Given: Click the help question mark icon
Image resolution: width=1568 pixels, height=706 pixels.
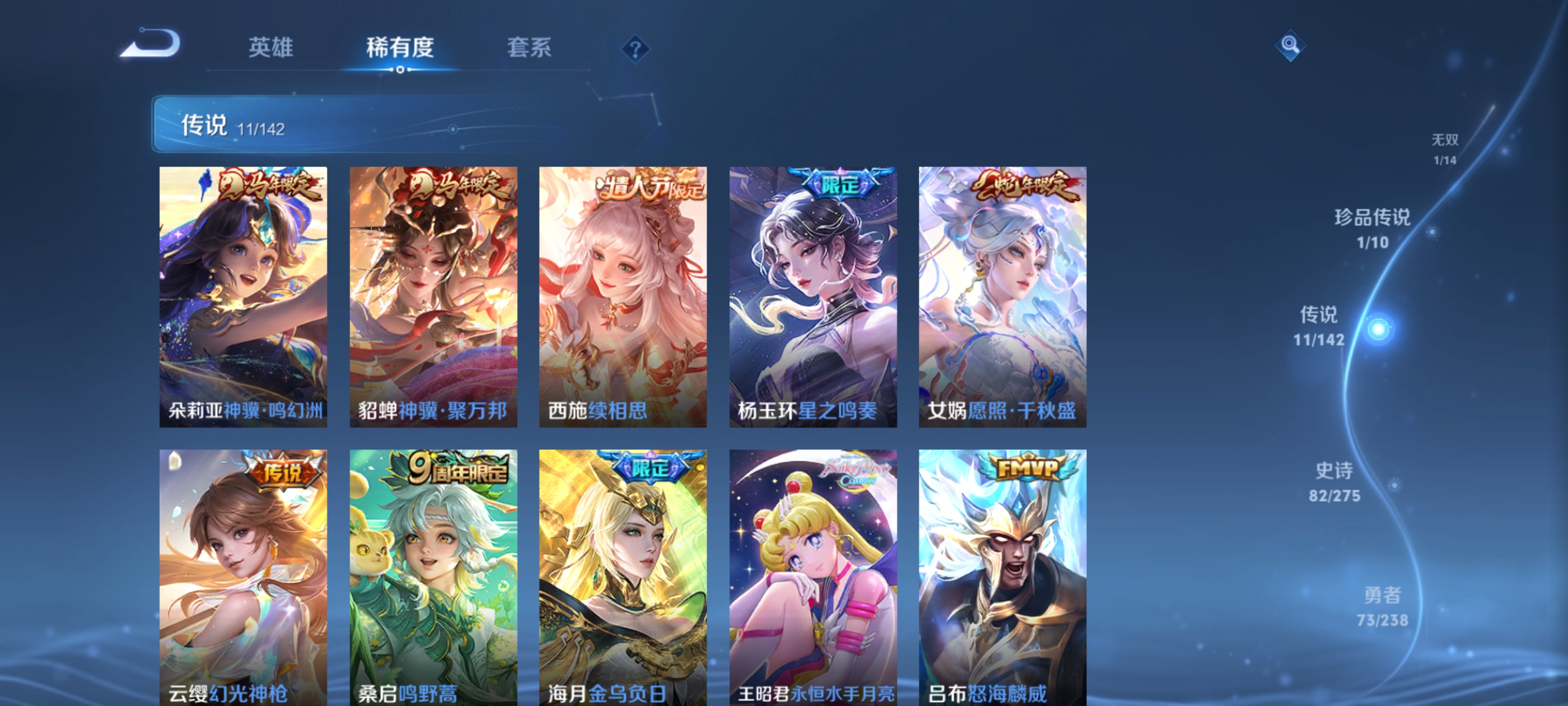Looking at the screenshot, I should 635,48.
